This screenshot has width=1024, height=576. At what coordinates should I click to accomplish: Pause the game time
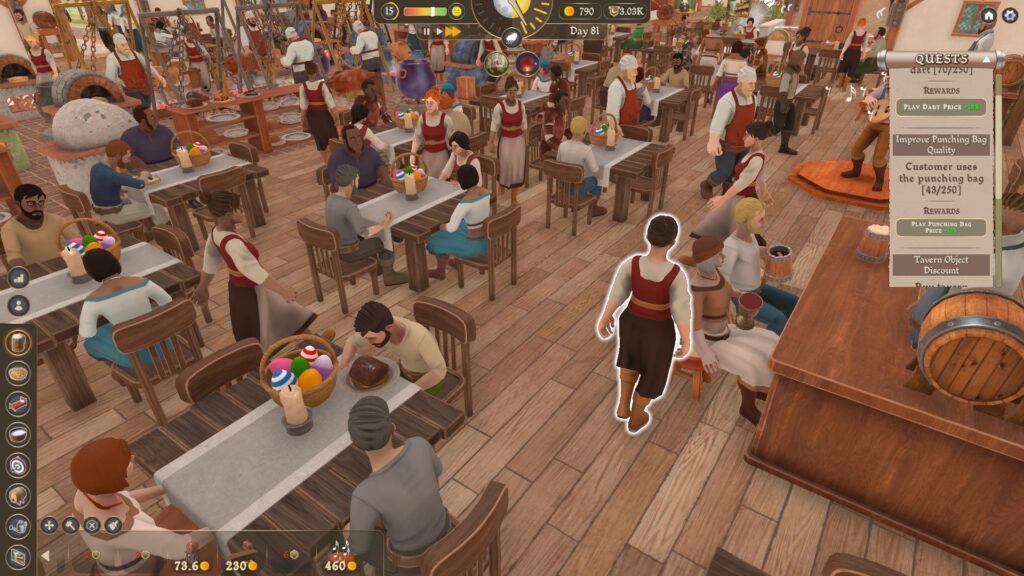pyautogui.click(x=425, y=32)
